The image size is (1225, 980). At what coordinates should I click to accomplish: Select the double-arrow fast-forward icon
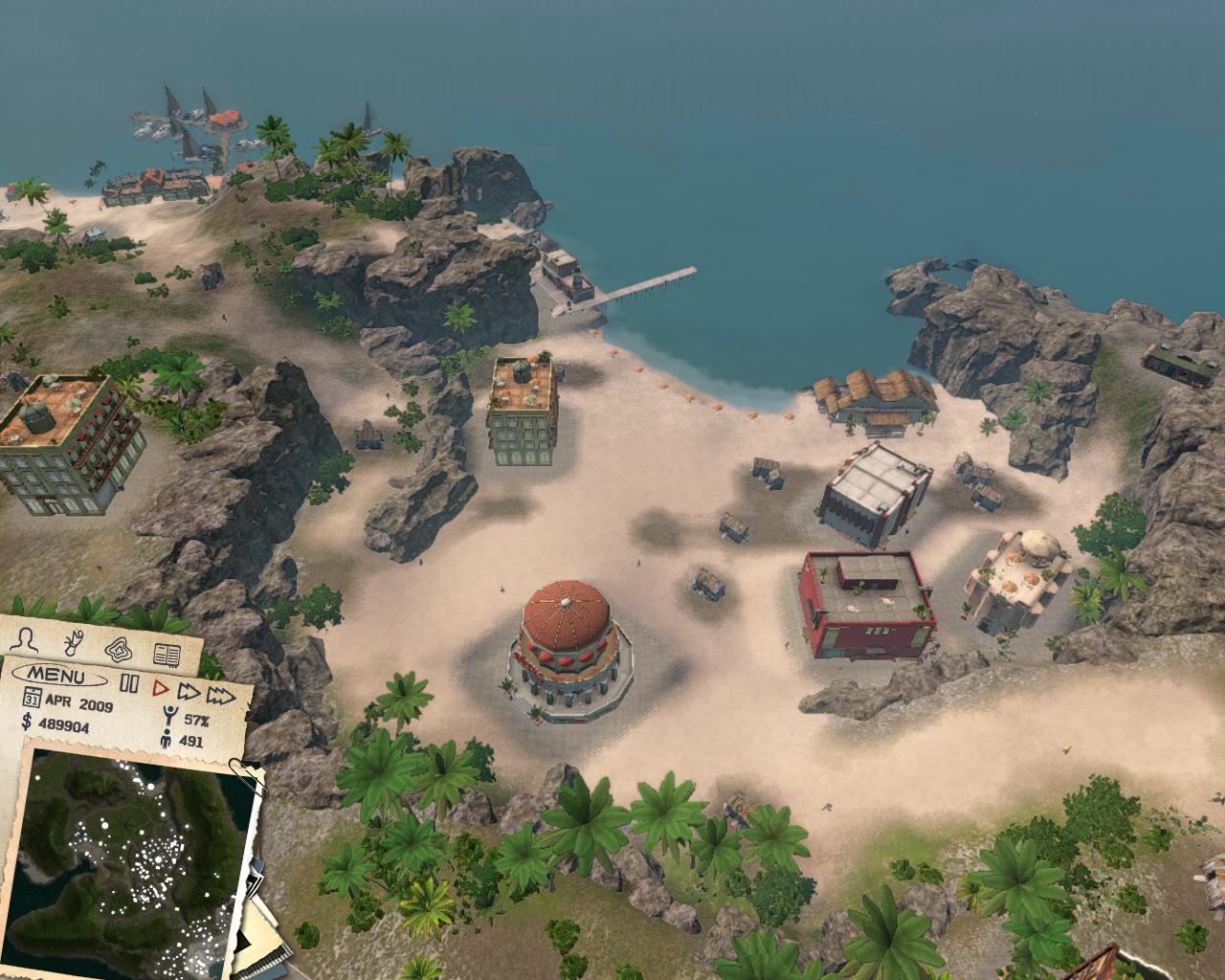189,693
